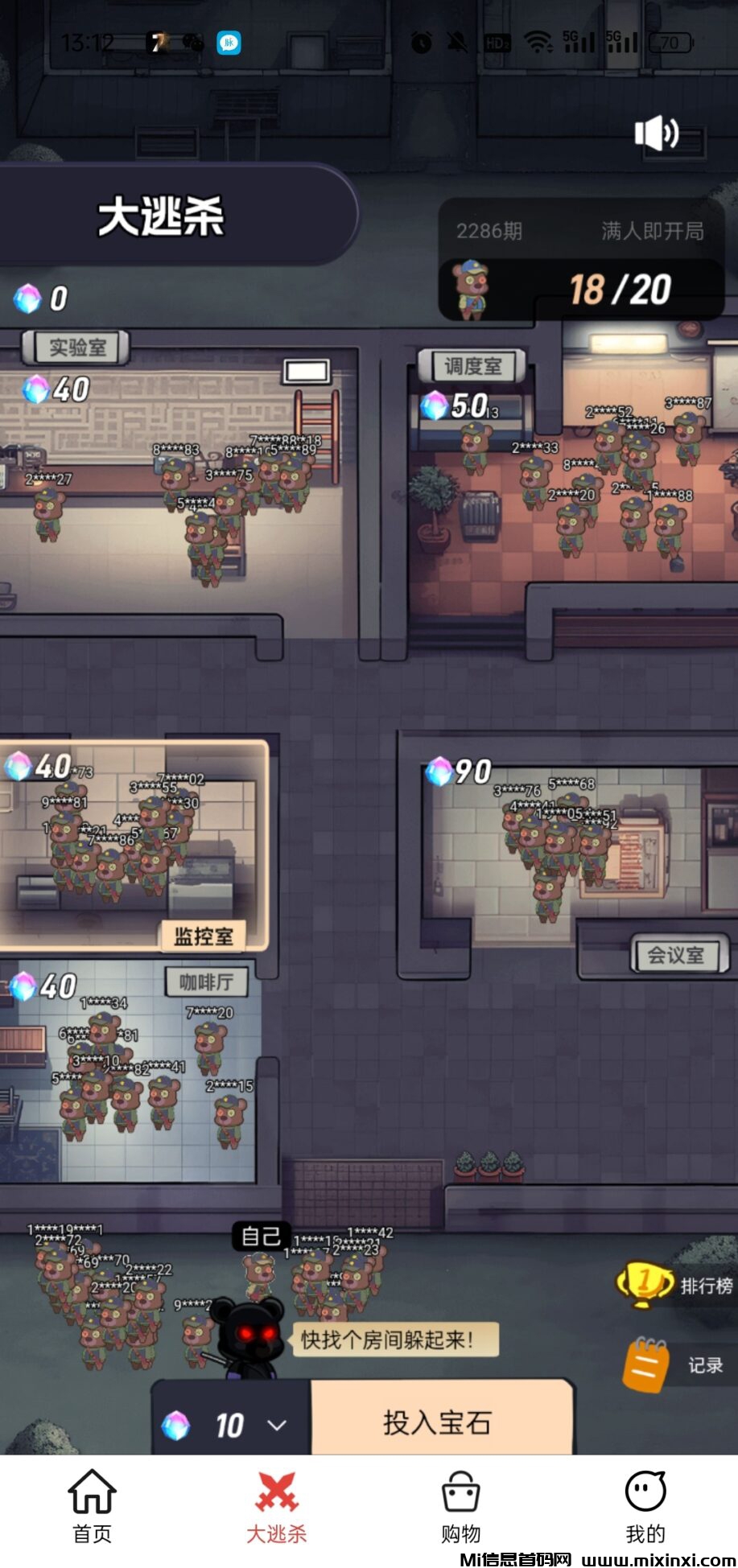The width and height of the screenshot is (738, 1568).
Task: Go to the 购物 shopping tab
Action: [460, 1507]
